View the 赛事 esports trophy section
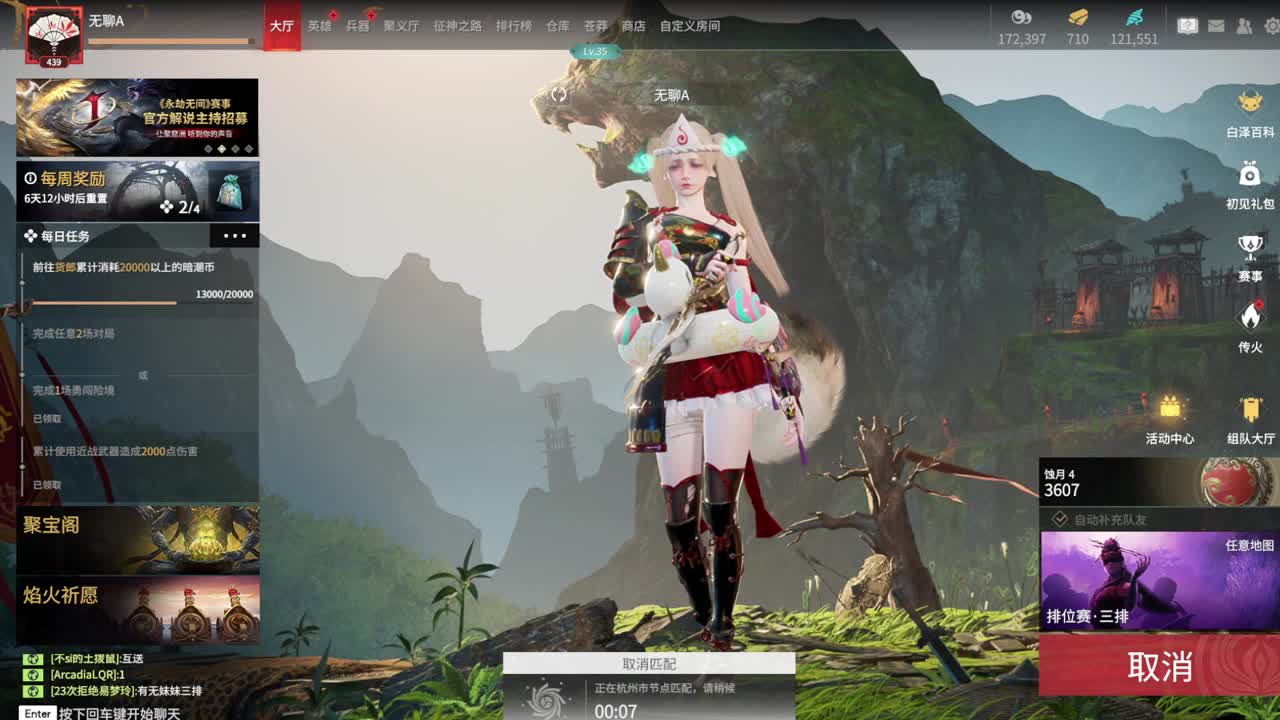 [1249, 255]
